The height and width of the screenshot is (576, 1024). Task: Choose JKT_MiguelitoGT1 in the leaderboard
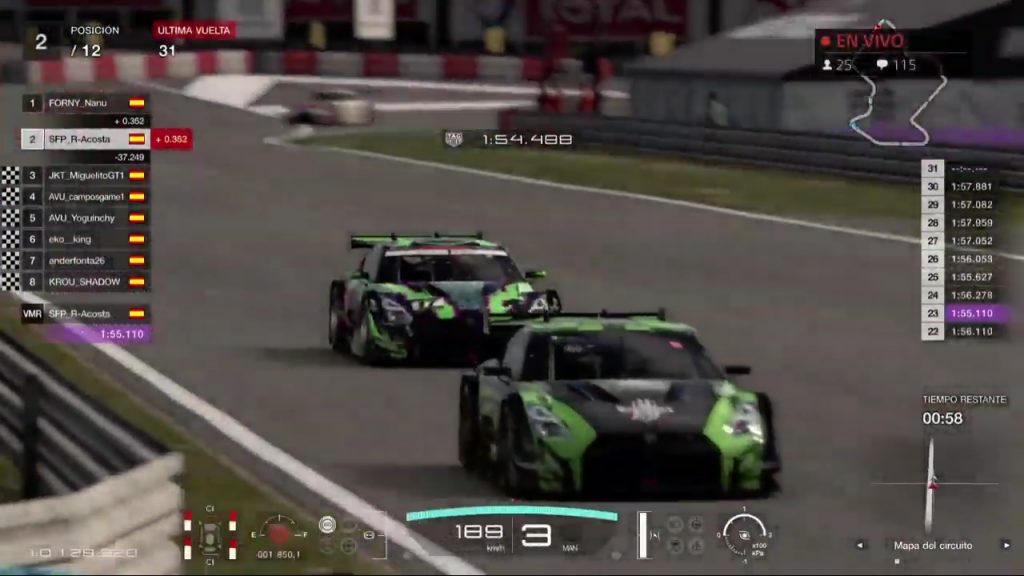tap(85, 175)
